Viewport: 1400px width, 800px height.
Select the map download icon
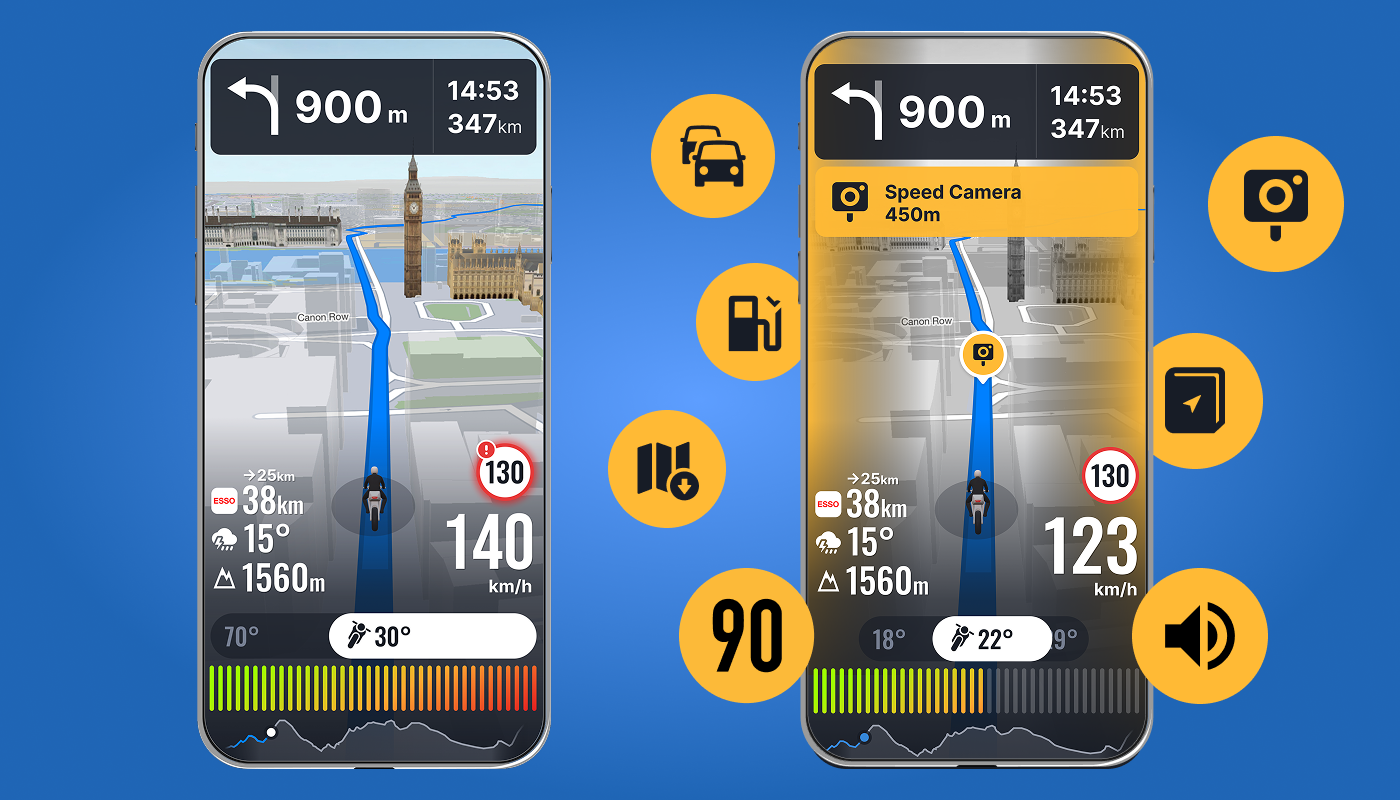(x=667, y=468)
